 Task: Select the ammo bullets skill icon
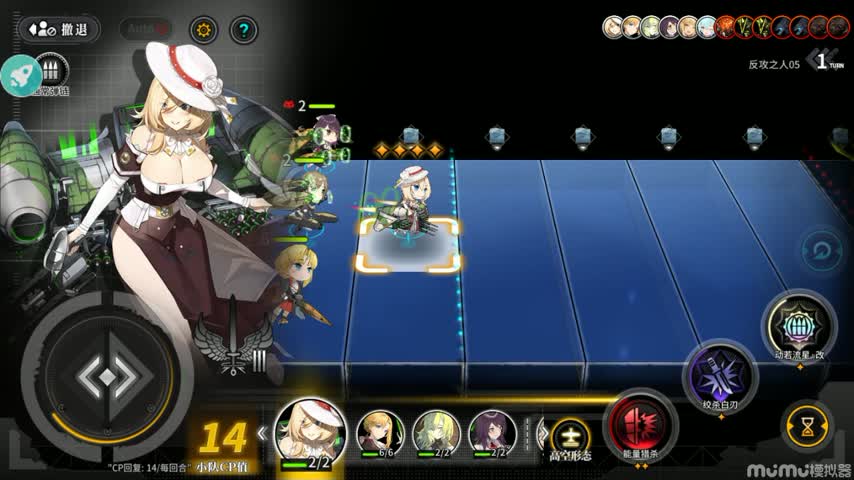point(51,72)
